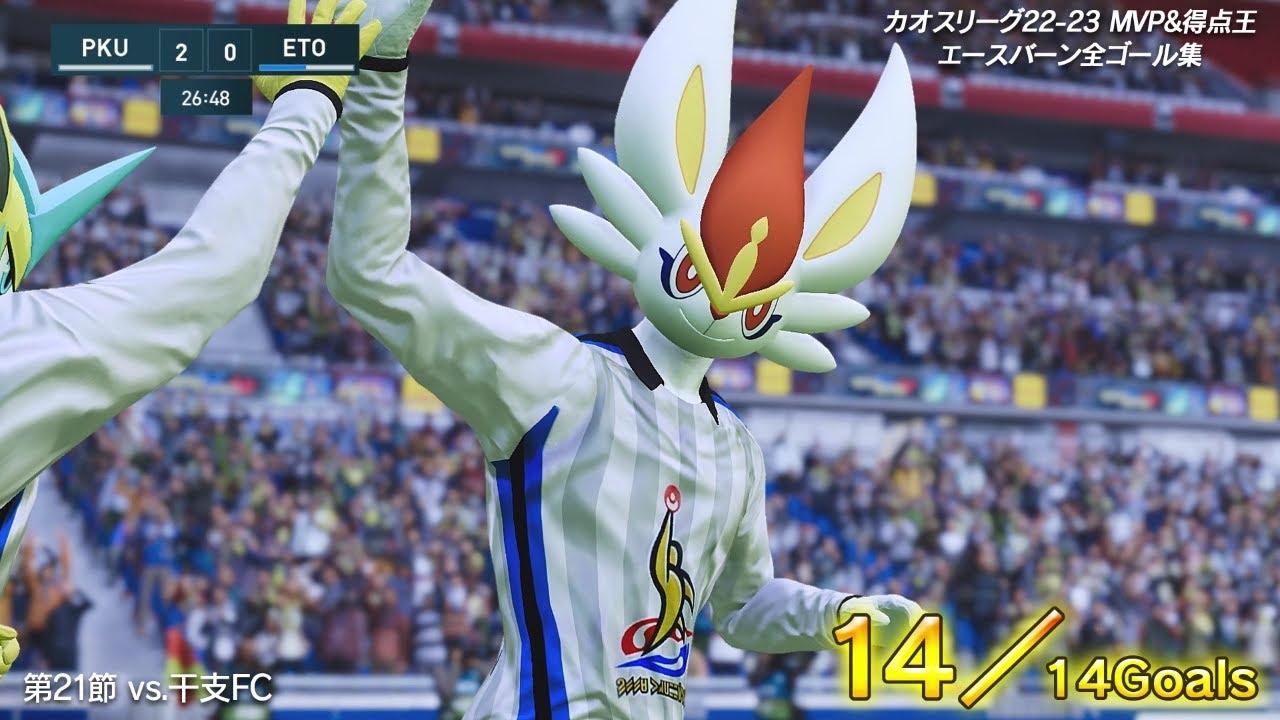Expand the scoreboard panel at top left
1280x720 pixels.
point(205,47)
